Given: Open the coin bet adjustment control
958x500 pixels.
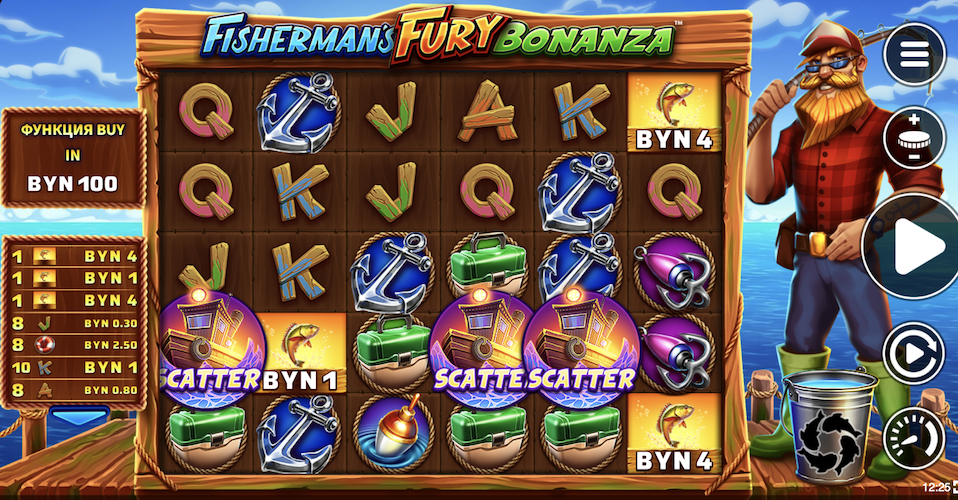Looking at the screenshot, I should point(913,137).
